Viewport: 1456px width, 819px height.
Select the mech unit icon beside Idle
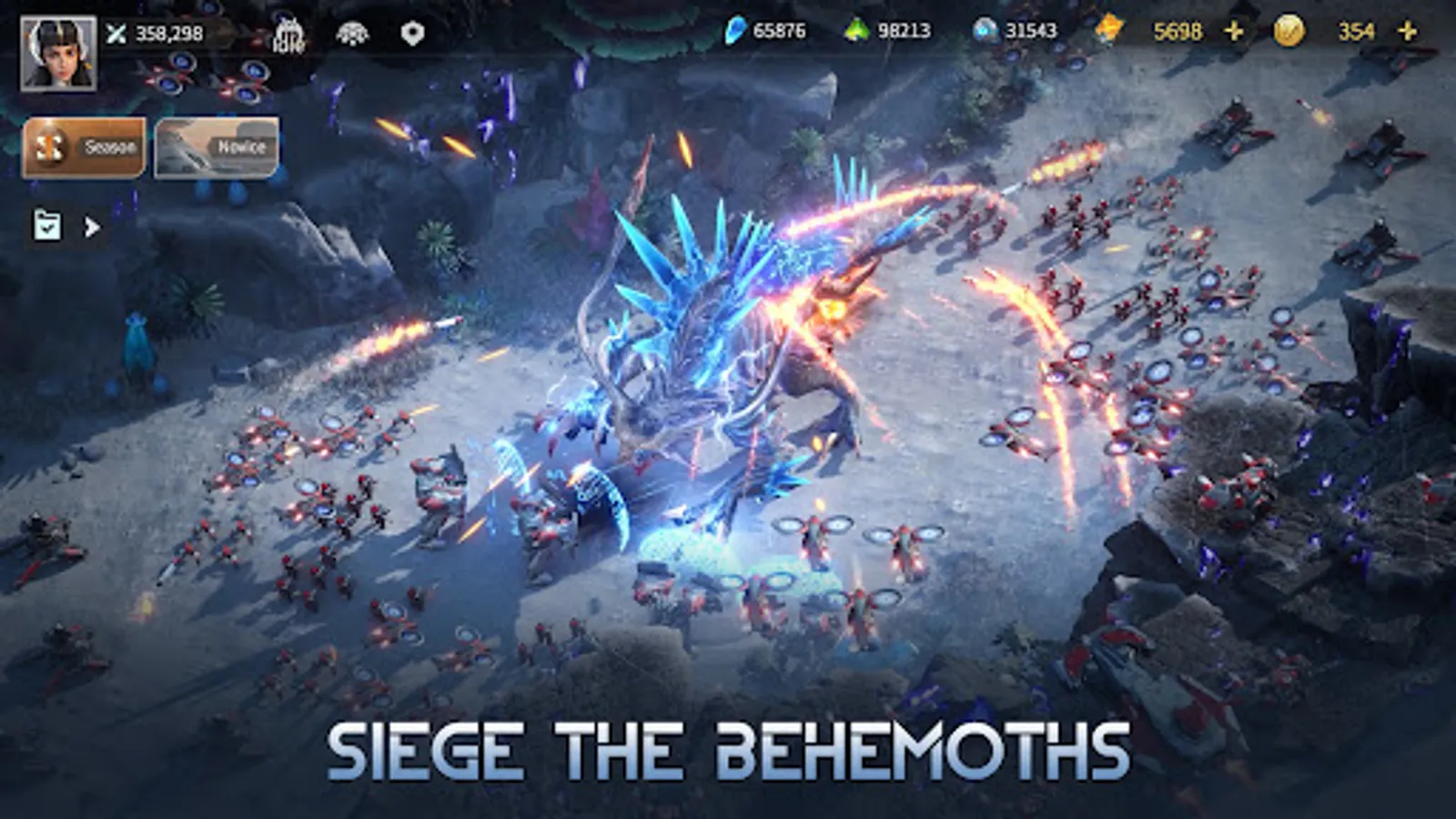355,35
